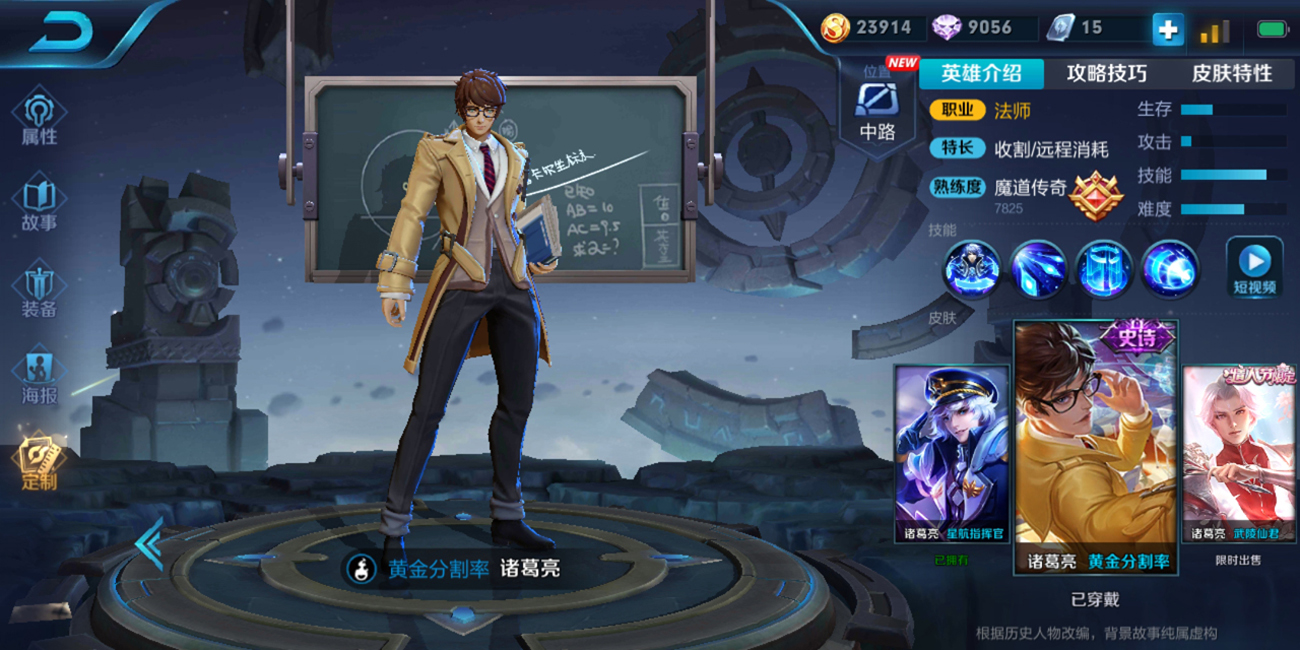Select the 武陵仙君 skin card
Screen dimensions: 1300x650
pyautogui.click(x=1240, y=455)
